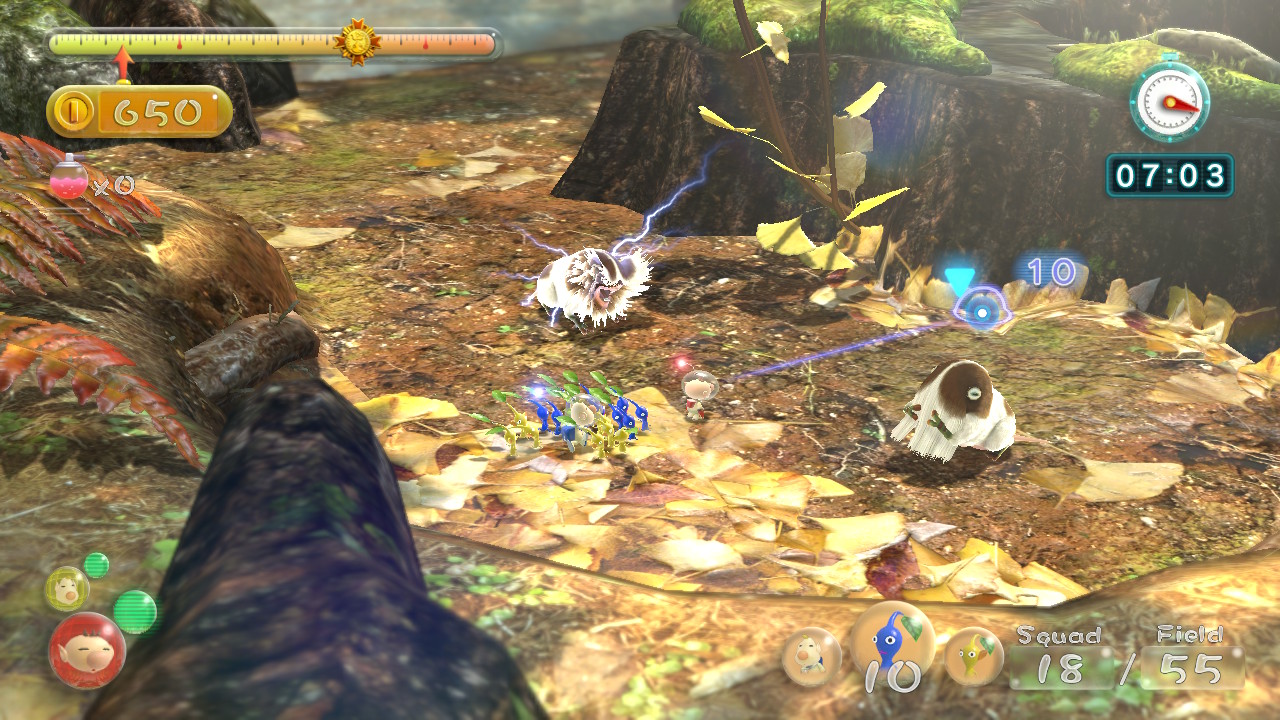The width and height of the screenshot is (1280, 720).
Task: Click the stopwatch icon
Action: point(1169,100)
